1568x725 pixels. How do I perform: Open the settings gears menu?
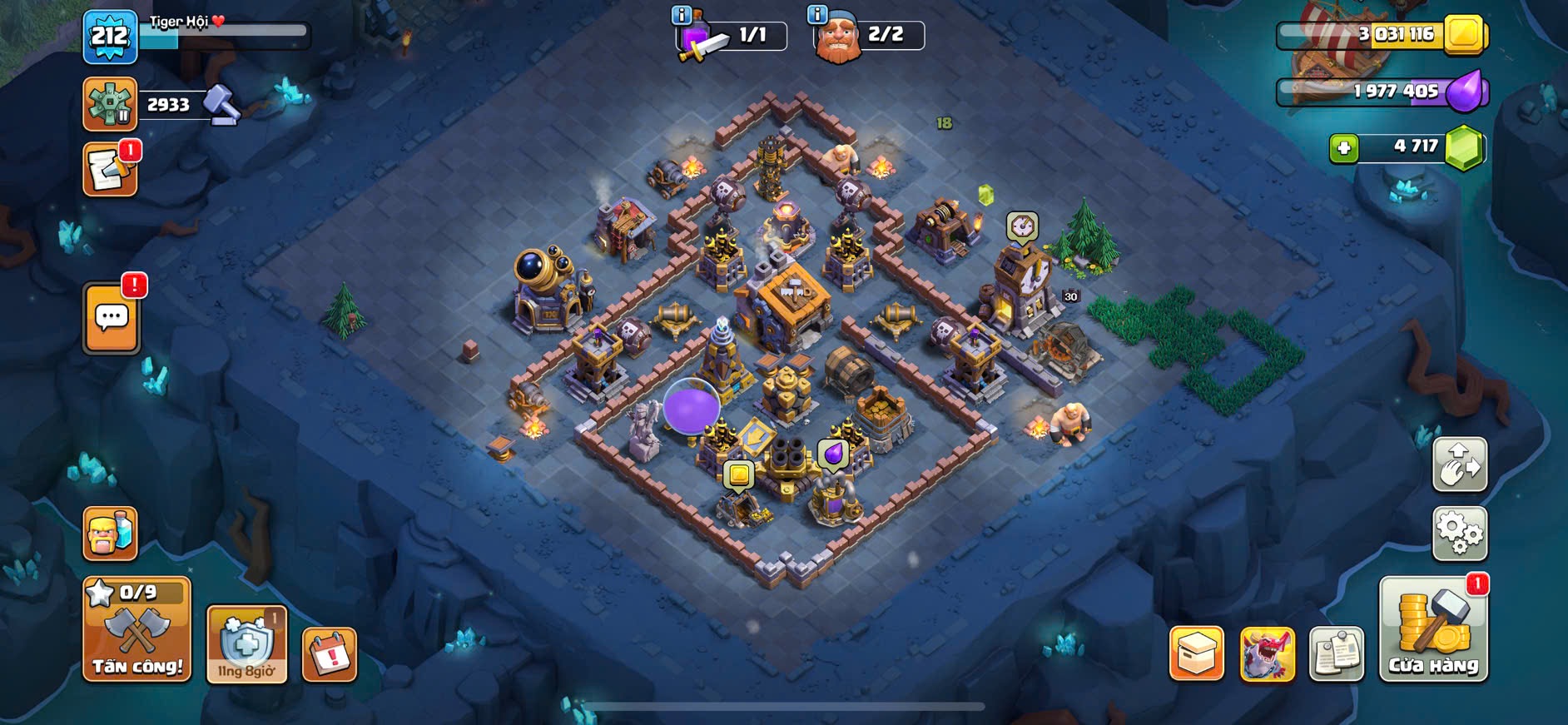pos(1459,533)
